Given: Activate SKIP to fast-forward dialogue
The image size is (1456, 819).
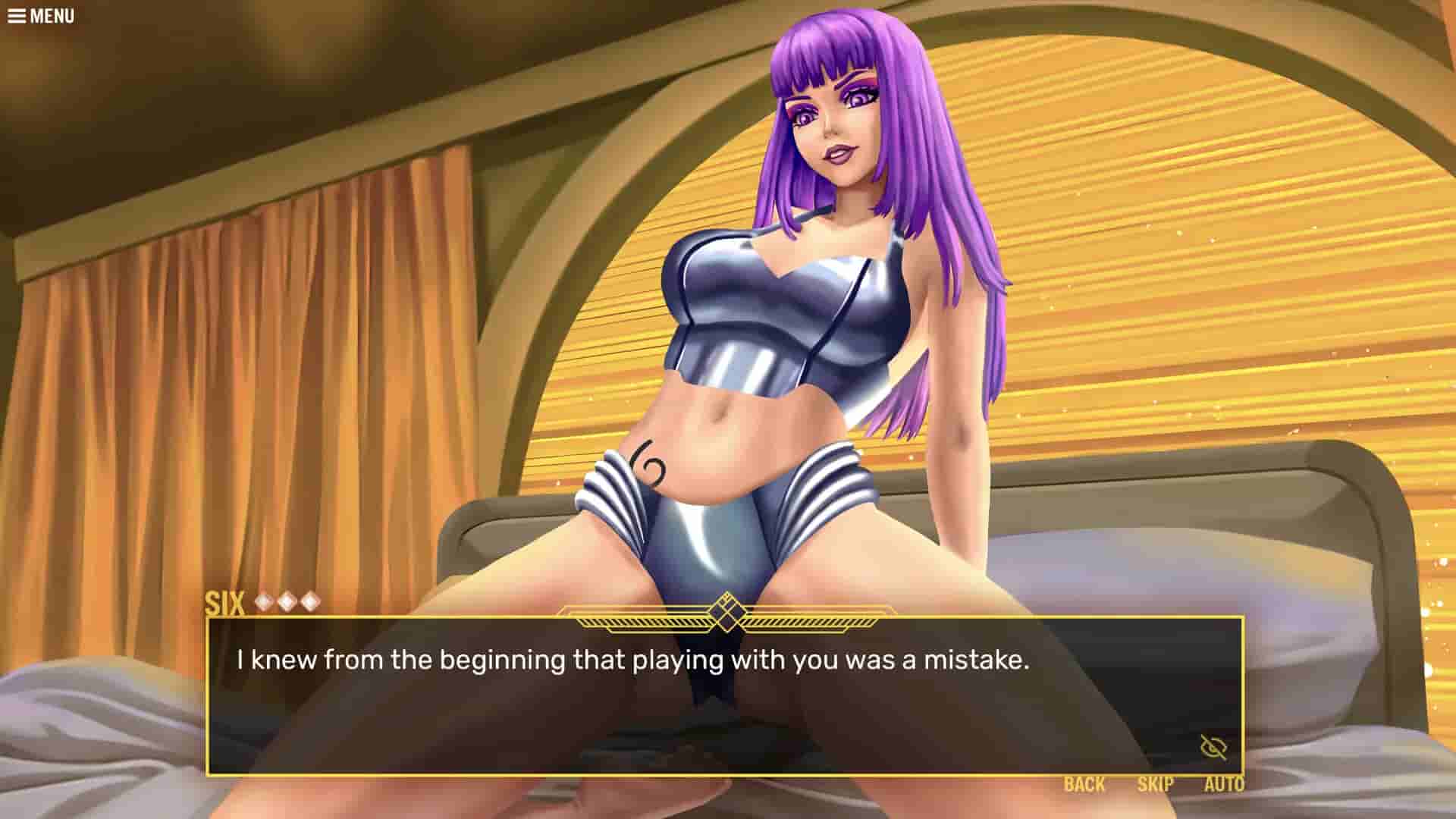Looking at the screenshot, I should (1155, 785).
